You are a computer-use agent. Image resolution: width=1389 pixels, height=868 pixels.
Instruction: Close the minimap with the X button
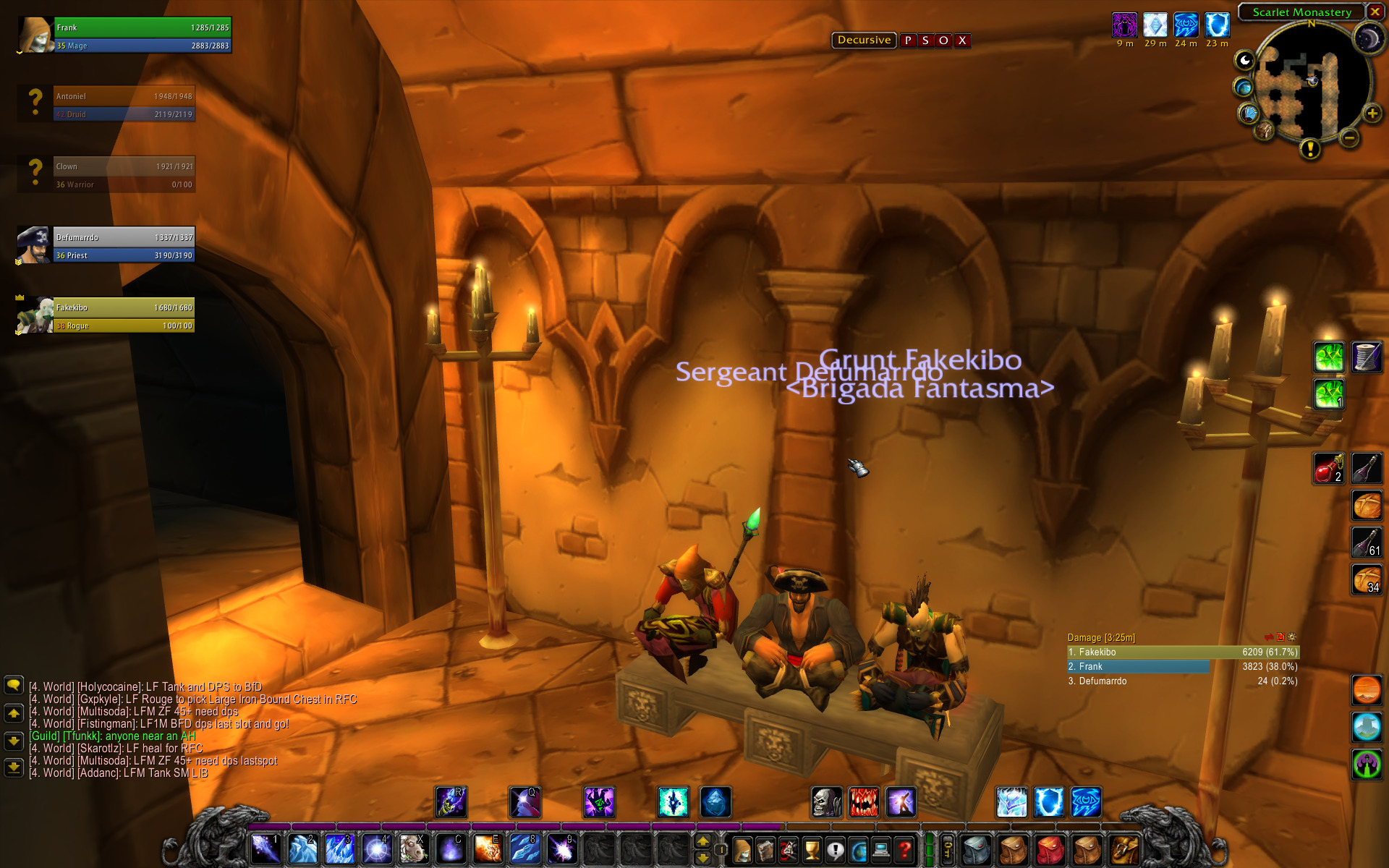click(1375, 12)
